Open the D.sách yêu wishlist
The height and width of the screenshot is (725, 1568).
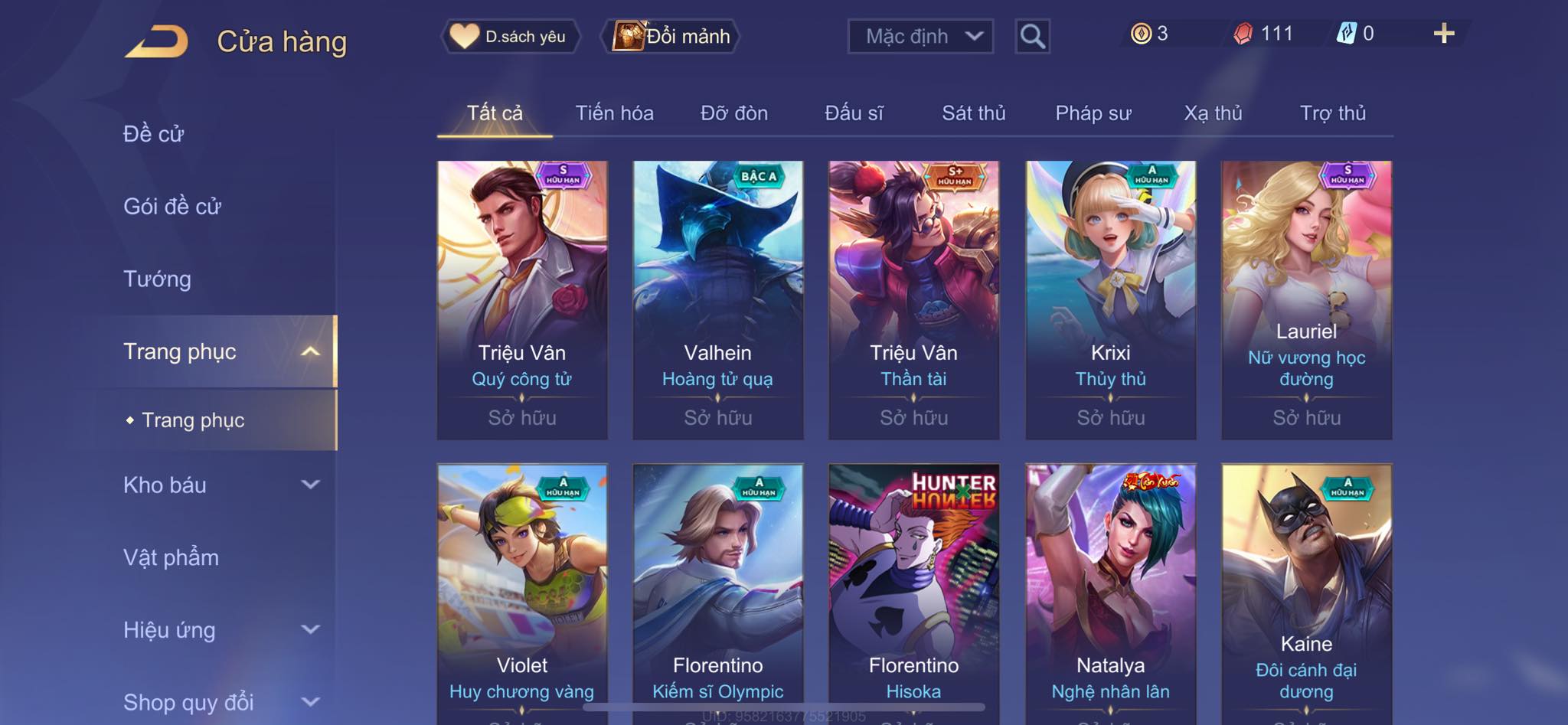tap(510, 36)
